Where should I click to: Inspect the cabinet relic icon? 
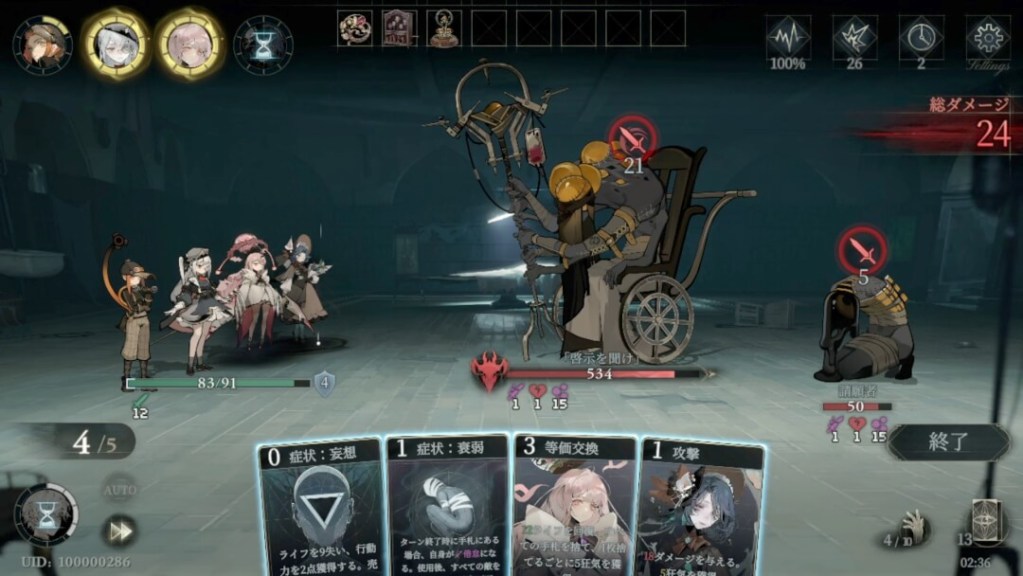pyautogui.click(x=399, y=28)
